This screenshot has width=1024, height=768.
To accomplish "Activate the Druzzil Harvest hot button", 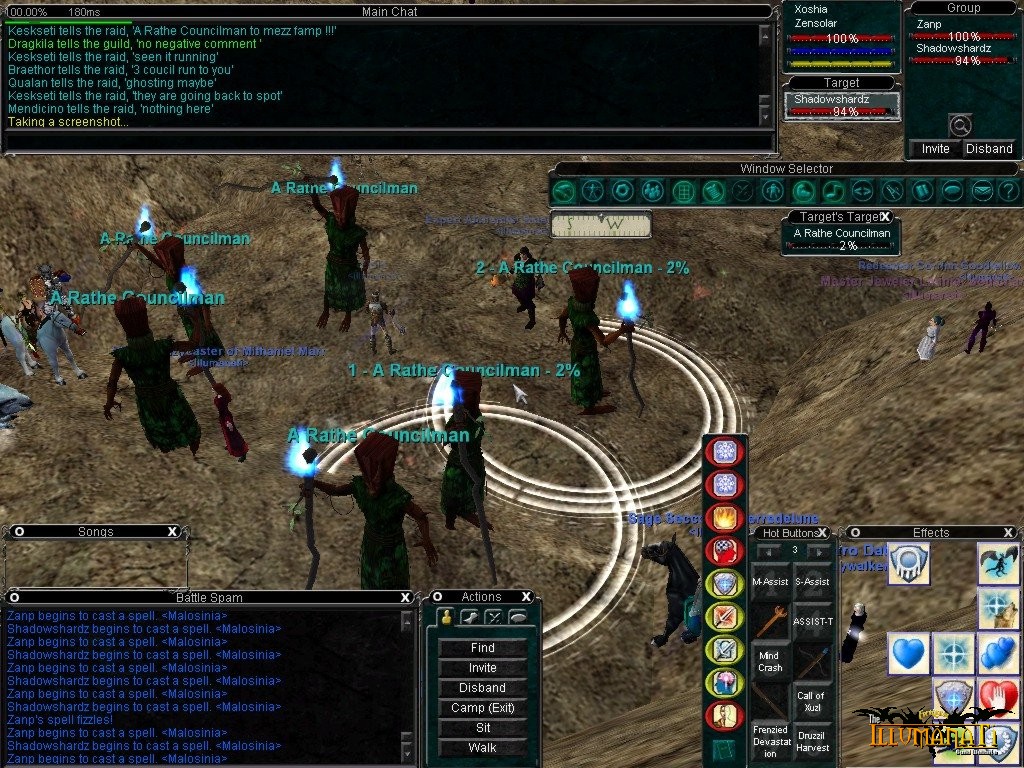I will click(811, 741).
